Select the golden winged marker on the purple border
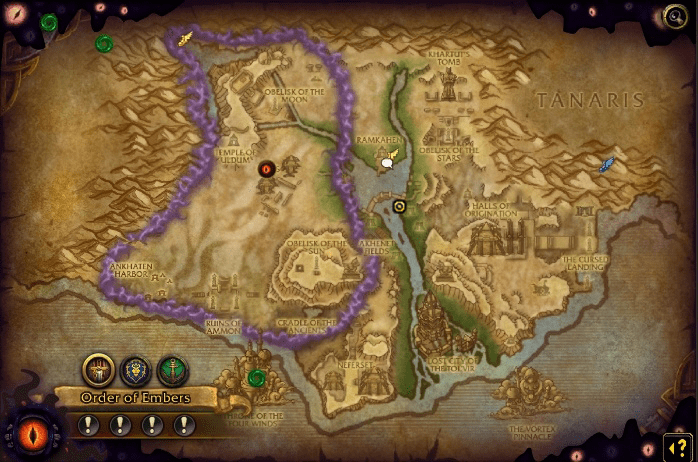Image resolution: width=698 pixels, height=462 pixels. tap(185, 40)
